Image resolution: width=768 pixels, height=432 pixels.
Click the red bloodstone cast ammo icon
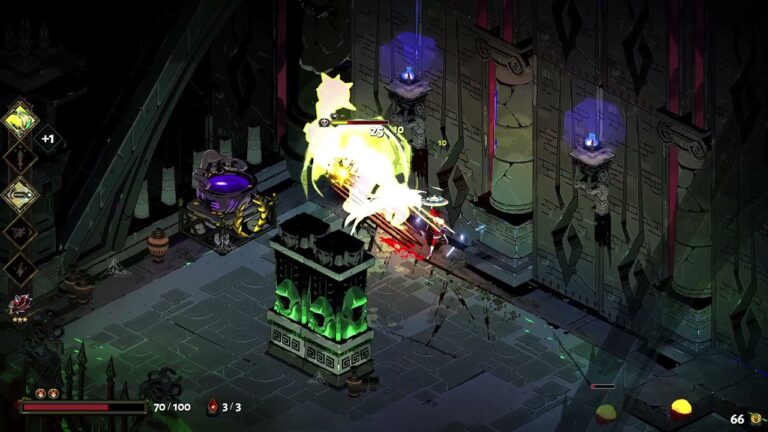pos(212,407)
